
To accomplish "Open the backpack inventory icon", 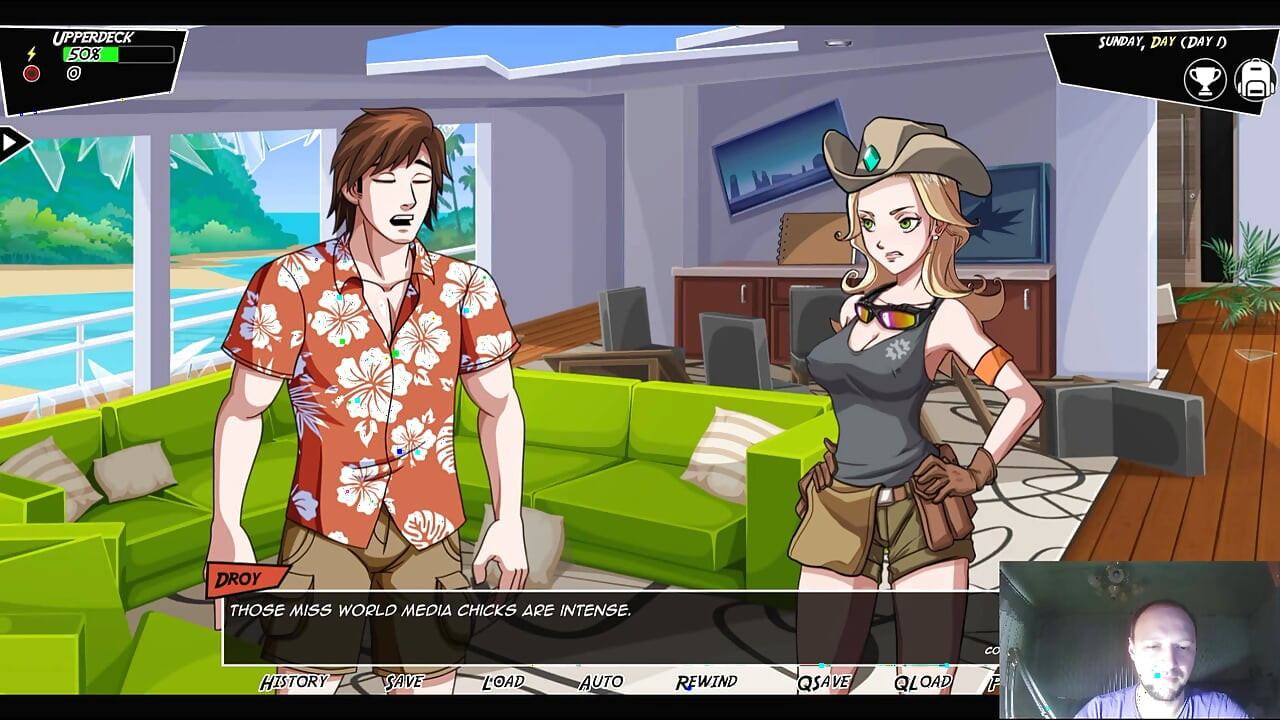I will [x=1254, y=80].
